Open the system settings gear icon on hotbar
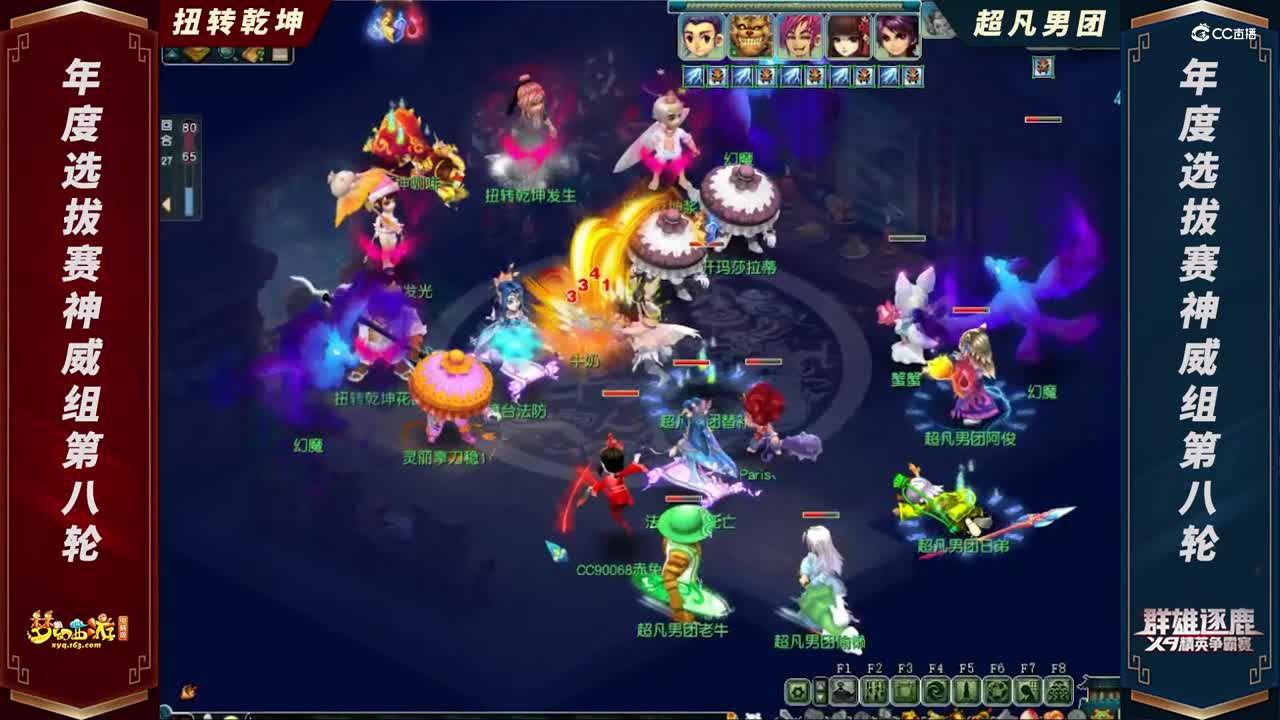1280x720 pixels. click(798, 692)
